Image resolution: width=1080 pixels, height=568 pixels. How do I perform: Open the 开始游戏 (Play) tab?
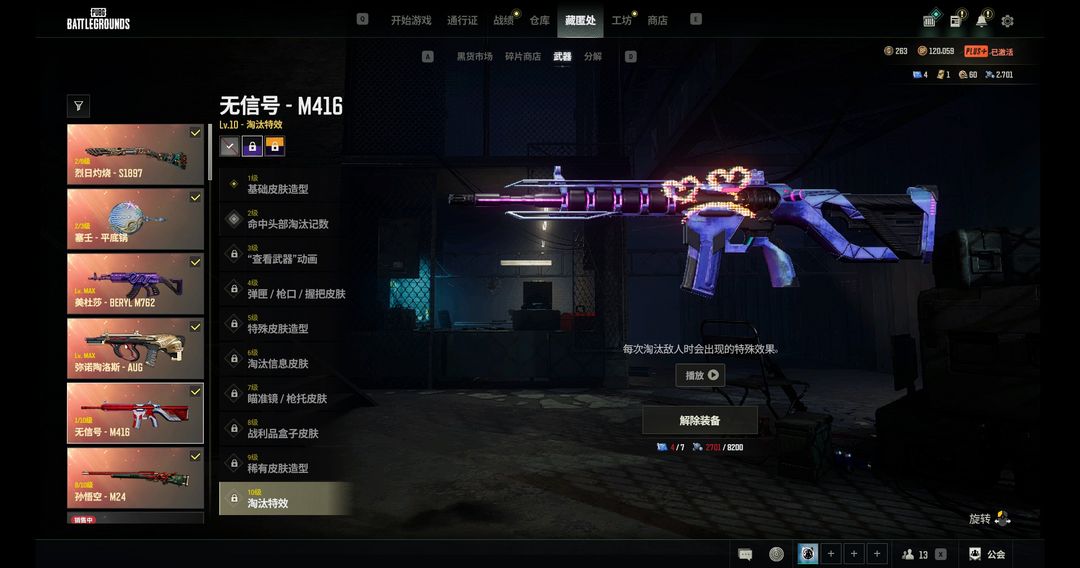coord(410,20)
